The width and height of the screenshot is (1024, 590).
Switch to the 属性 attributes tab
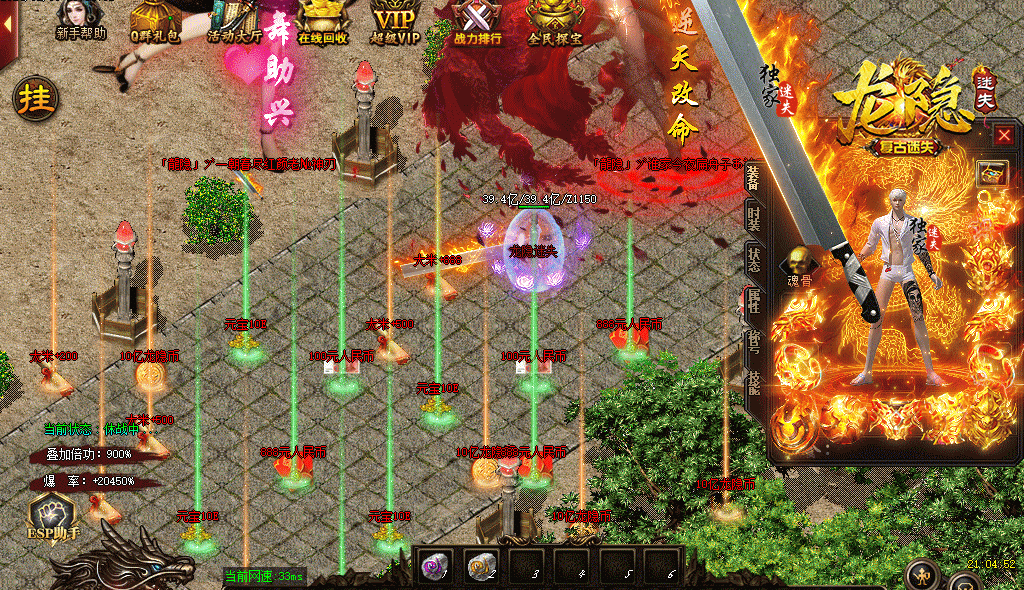point(754,302)
